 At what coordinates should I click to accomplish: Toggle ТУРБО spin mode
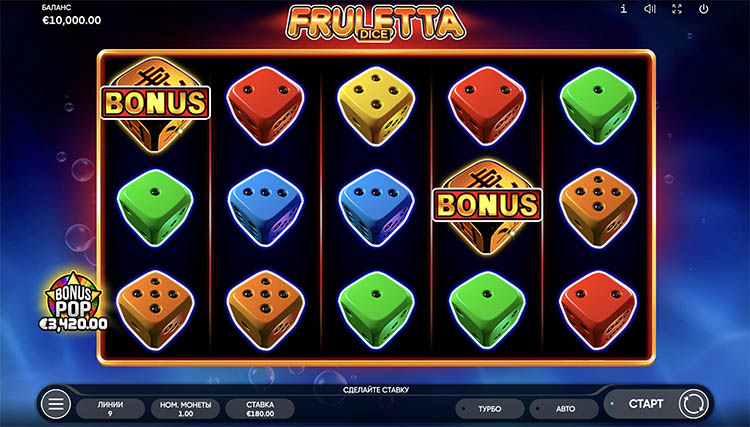click(489, 409)
